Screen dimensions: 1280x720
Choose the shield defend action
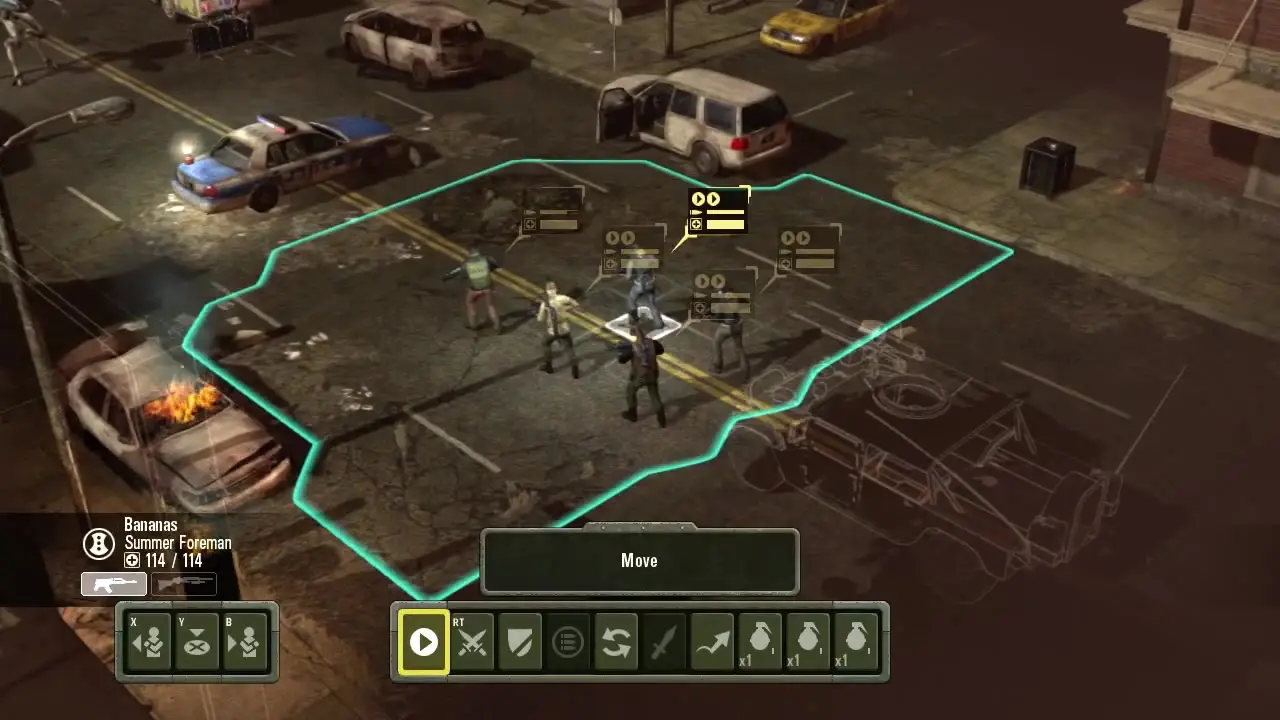tap(520, 642)
